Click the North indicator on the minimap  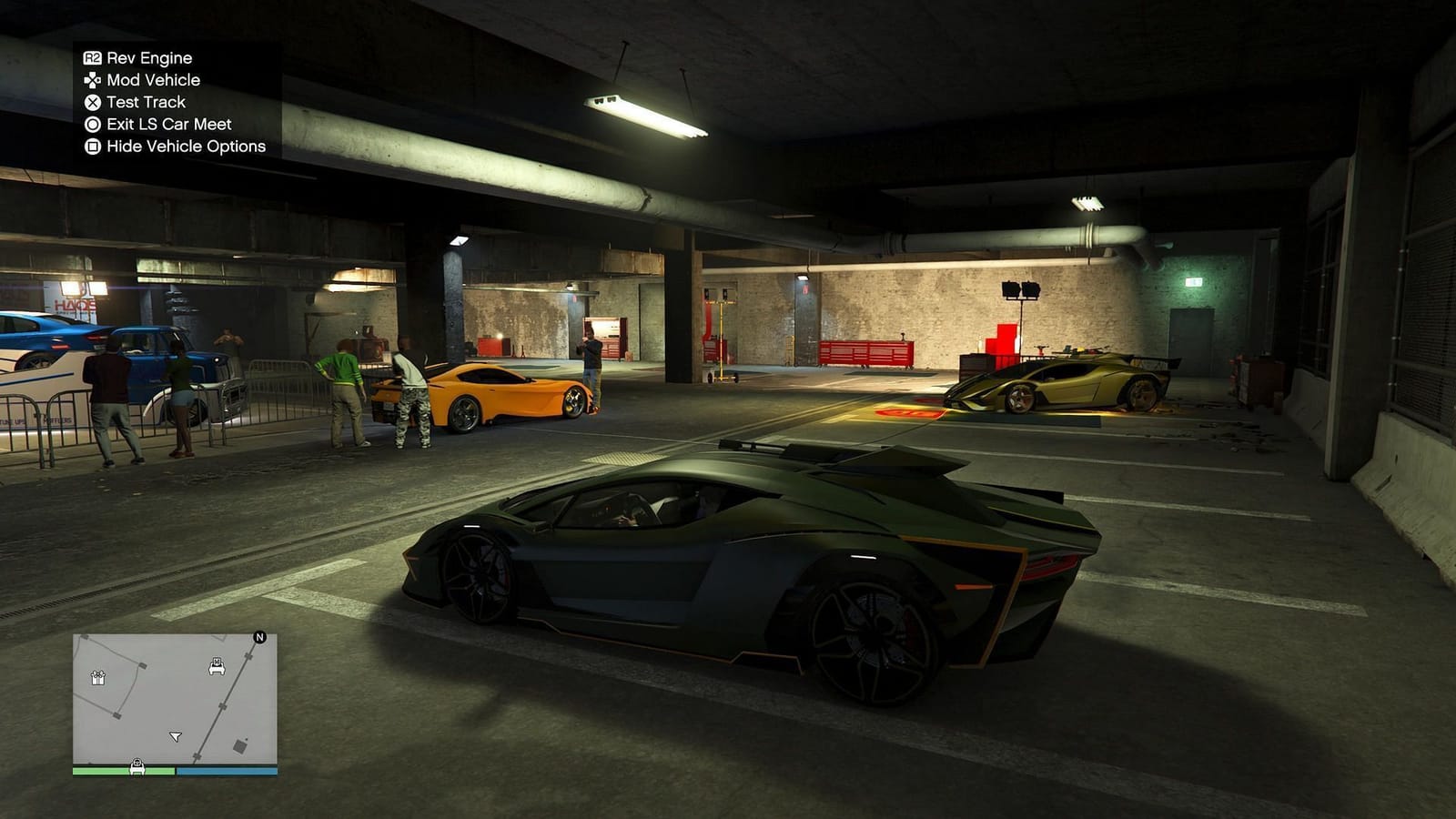coord(260,638)
